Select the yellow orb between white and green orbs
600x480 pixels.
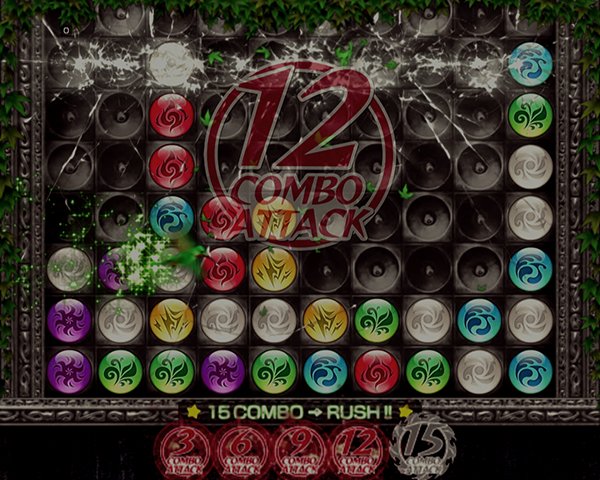325,320
